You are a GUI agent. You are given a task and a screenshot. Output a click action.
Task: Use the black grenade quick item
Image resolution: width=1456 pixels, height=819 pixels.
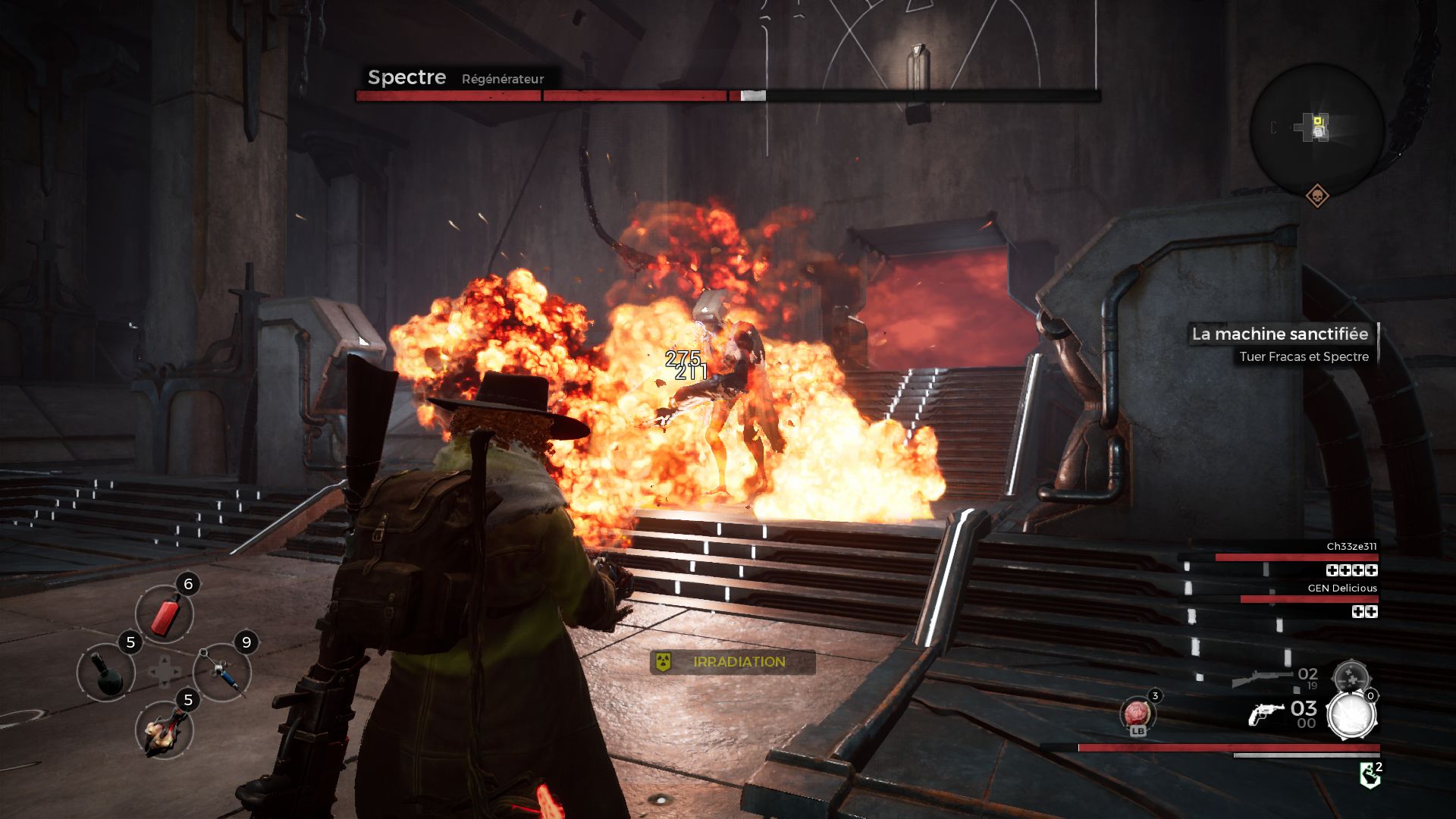[x=107, y=673]
